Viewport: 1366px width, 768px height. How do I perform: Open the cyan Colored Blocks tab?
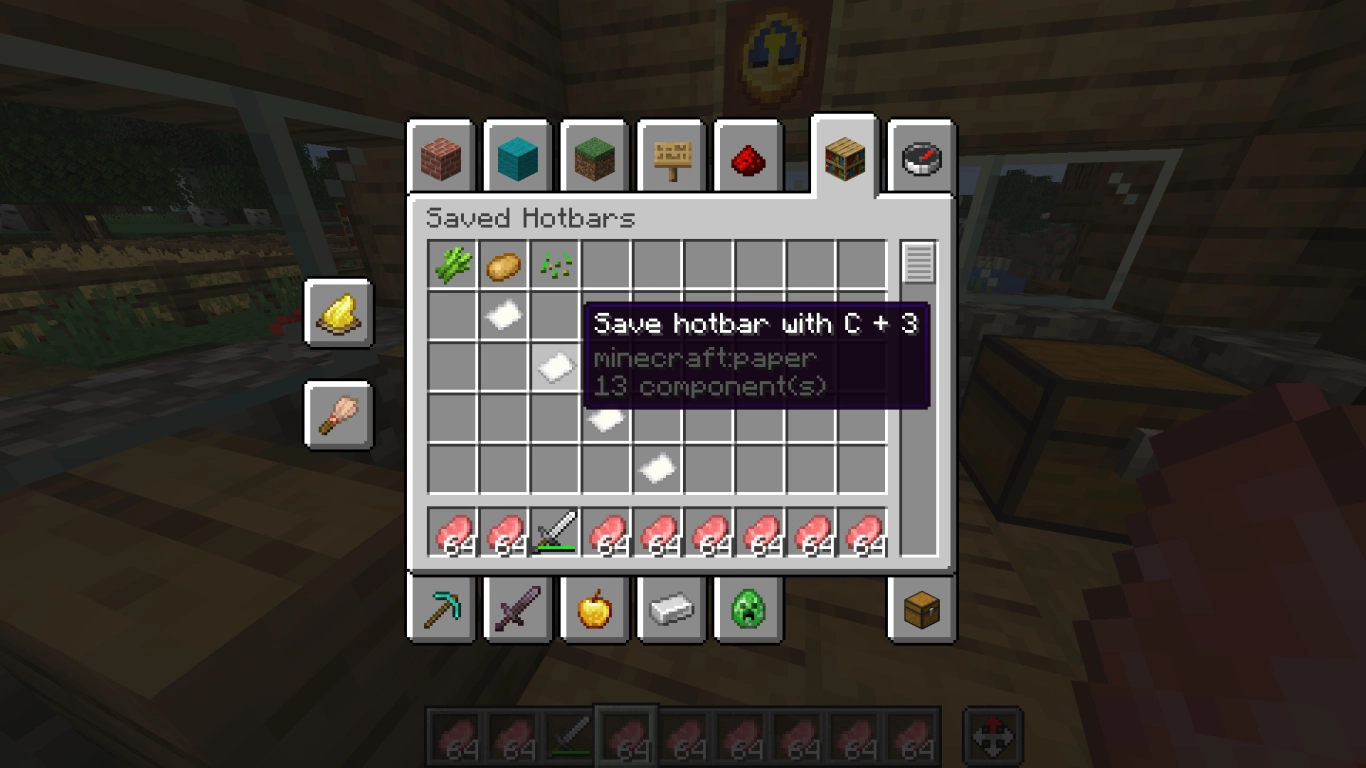coord(518,157)
